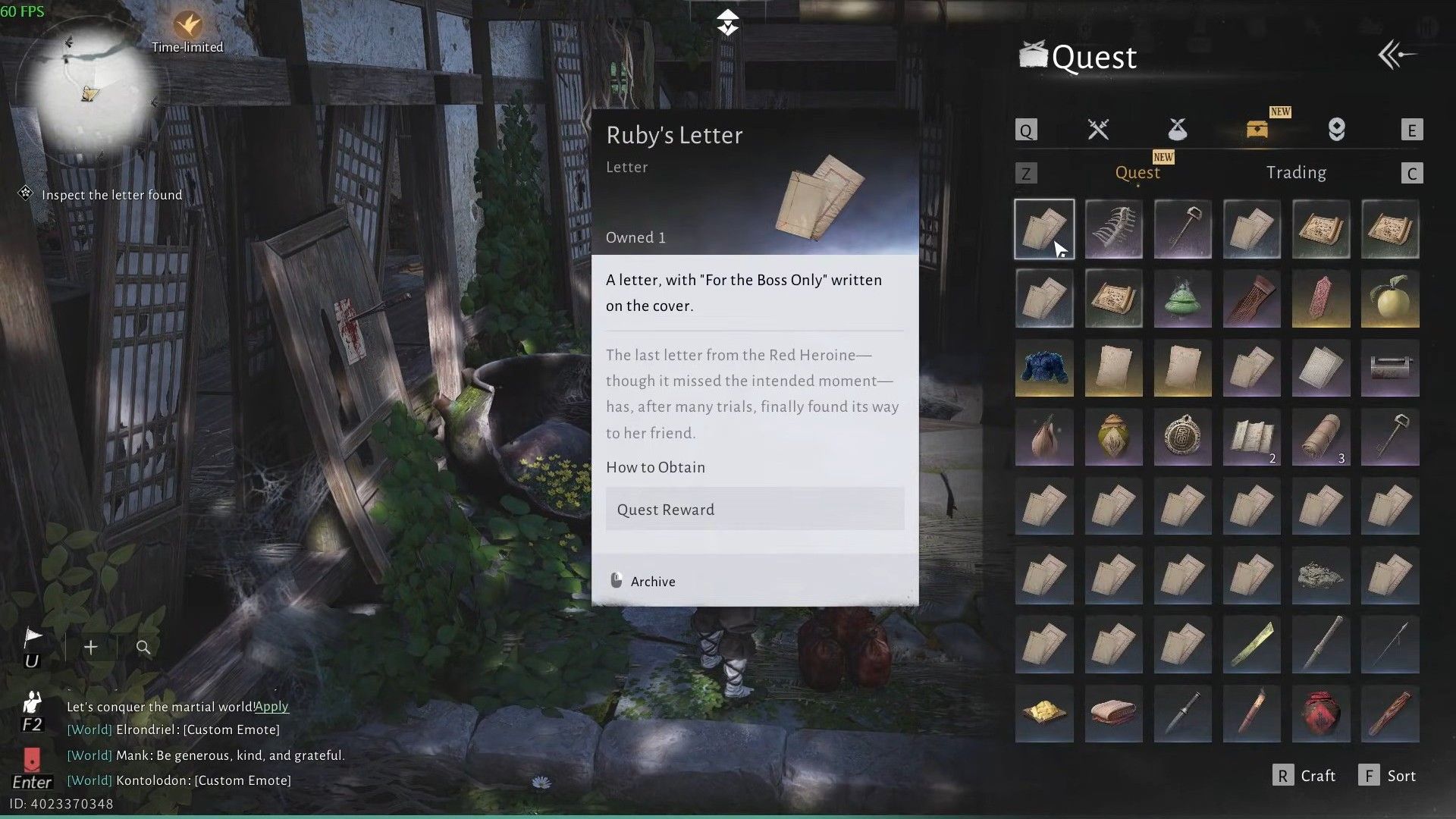Track the 'Inspect the letter found' objective
The width and height of the screenshot is (1456, 819).
pos(111,195)
